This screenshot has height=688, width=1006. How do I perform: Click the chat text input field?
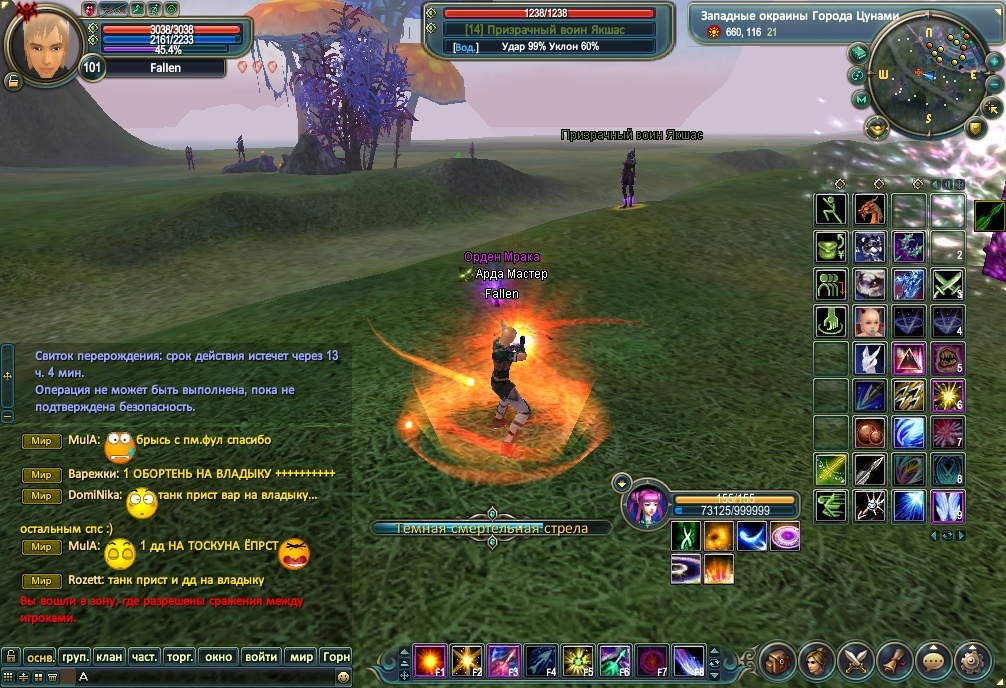200,677
